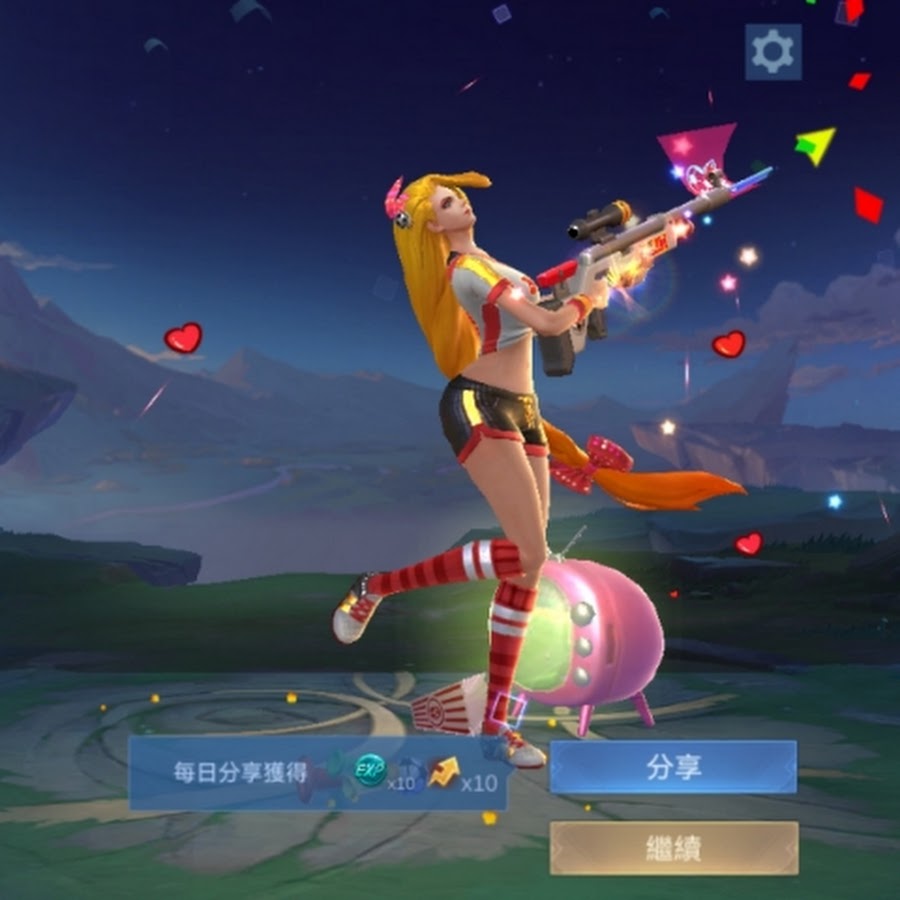Click the blue 分享 share button
Screen dimensions: 900x900
673,767
